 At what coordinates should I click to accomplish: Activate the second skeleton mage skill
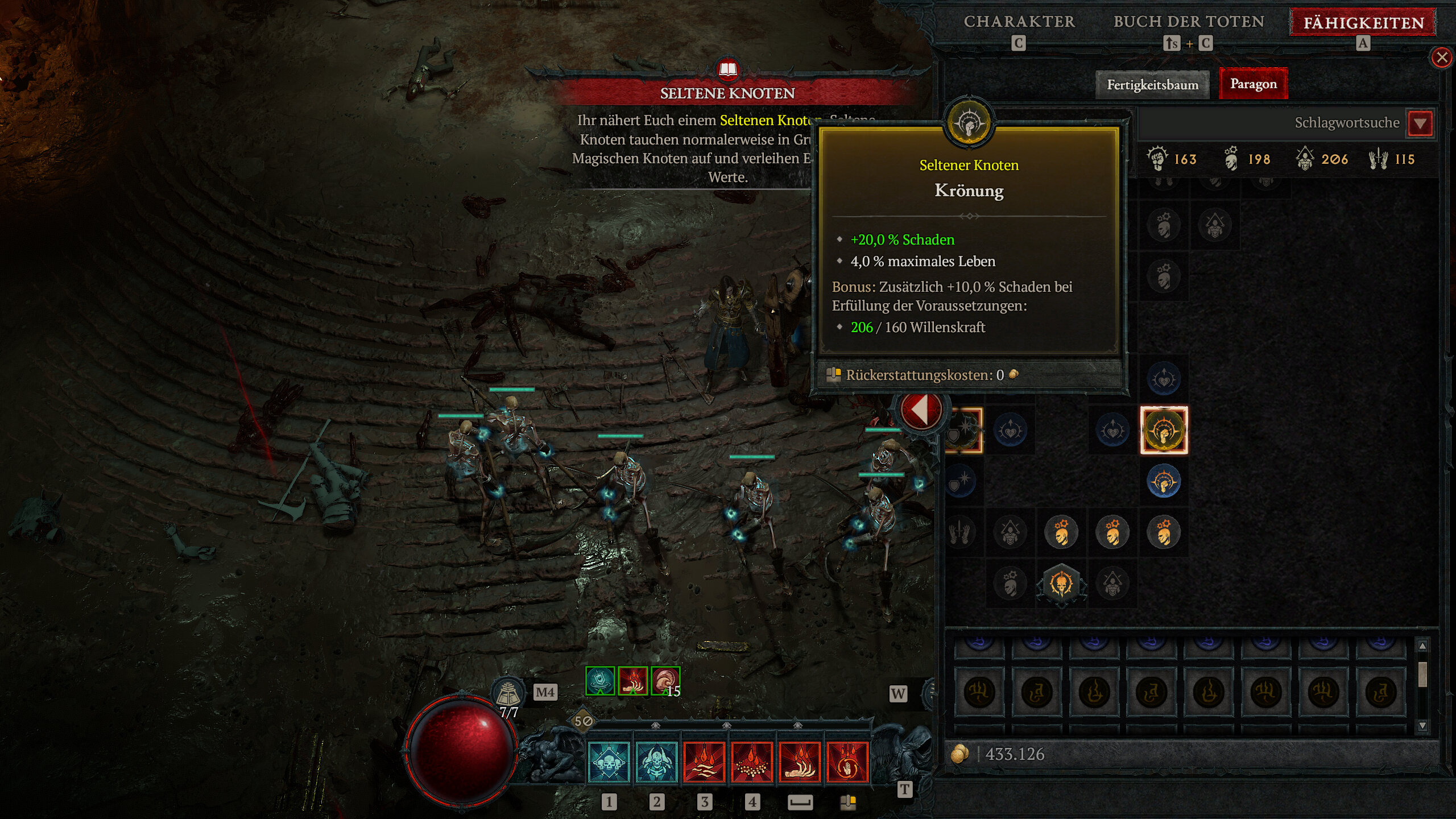(x=656, y=762)
